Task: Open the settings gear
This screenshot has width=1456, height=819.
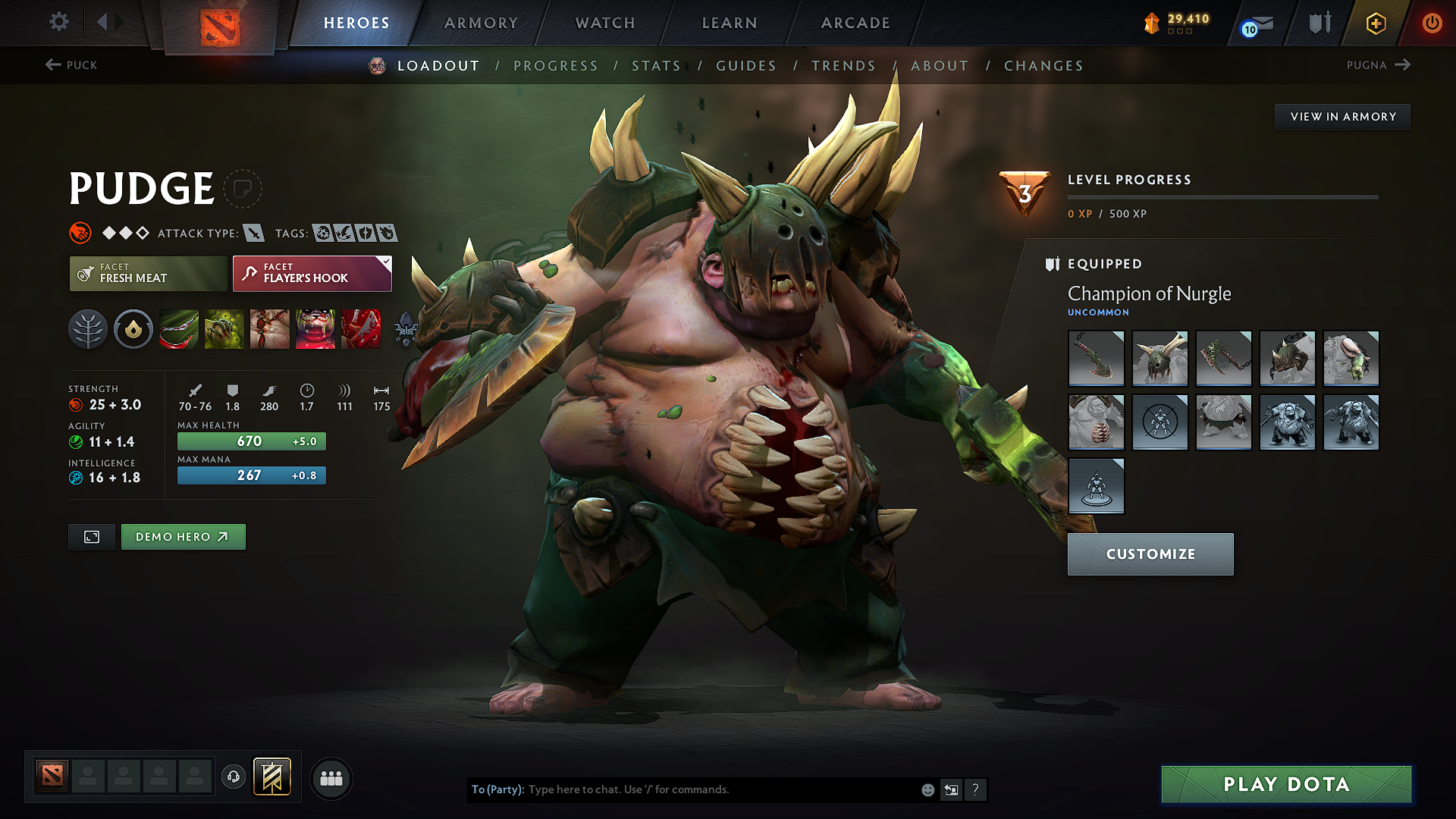Action: tap(58, 22)
